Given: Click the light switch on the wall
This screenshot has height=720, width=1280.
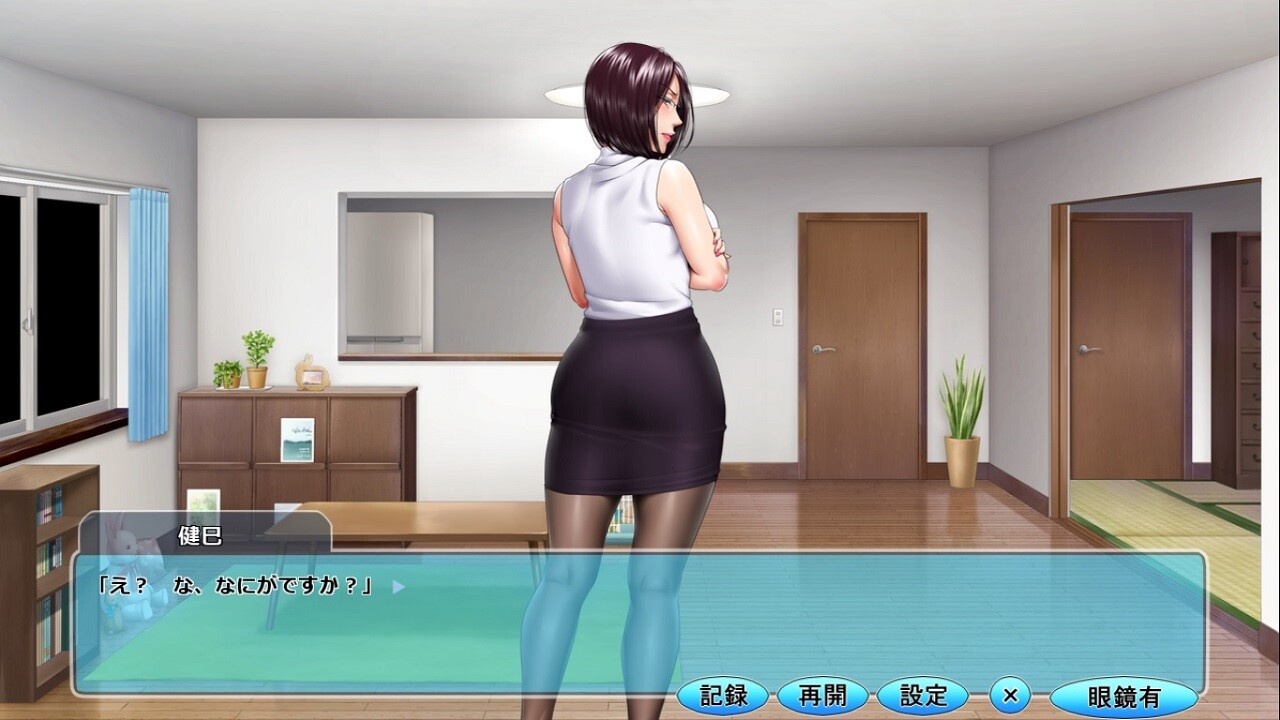Looking at the screenshot, I should [780, 315].
